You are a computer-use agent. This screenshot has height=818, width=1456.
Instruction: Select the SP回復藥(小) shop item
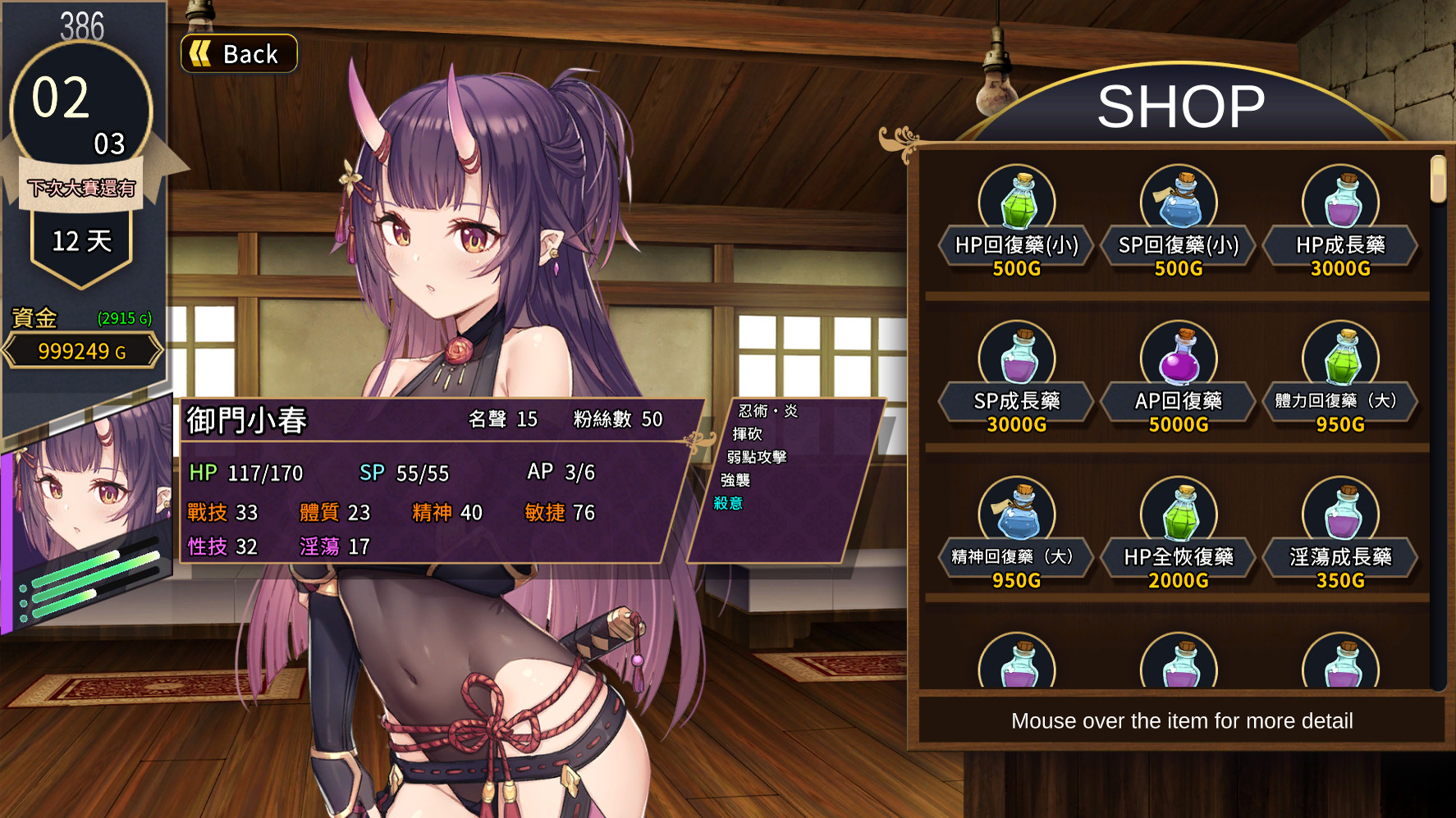[x=1178, y=222]
